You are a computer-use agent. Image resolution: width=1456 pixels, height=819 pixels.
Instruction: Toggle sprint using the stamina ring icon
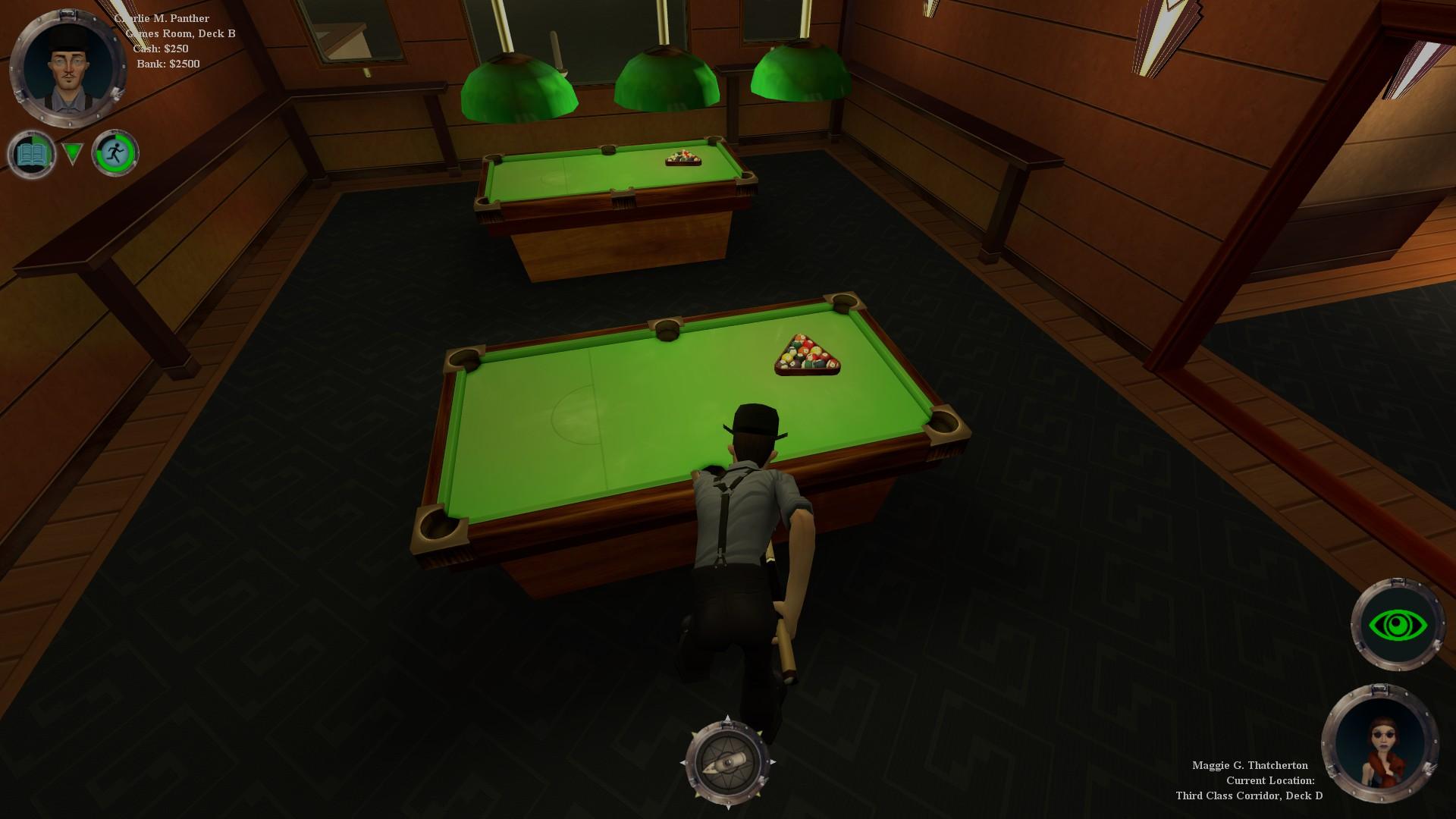click(x=115, y=152)
